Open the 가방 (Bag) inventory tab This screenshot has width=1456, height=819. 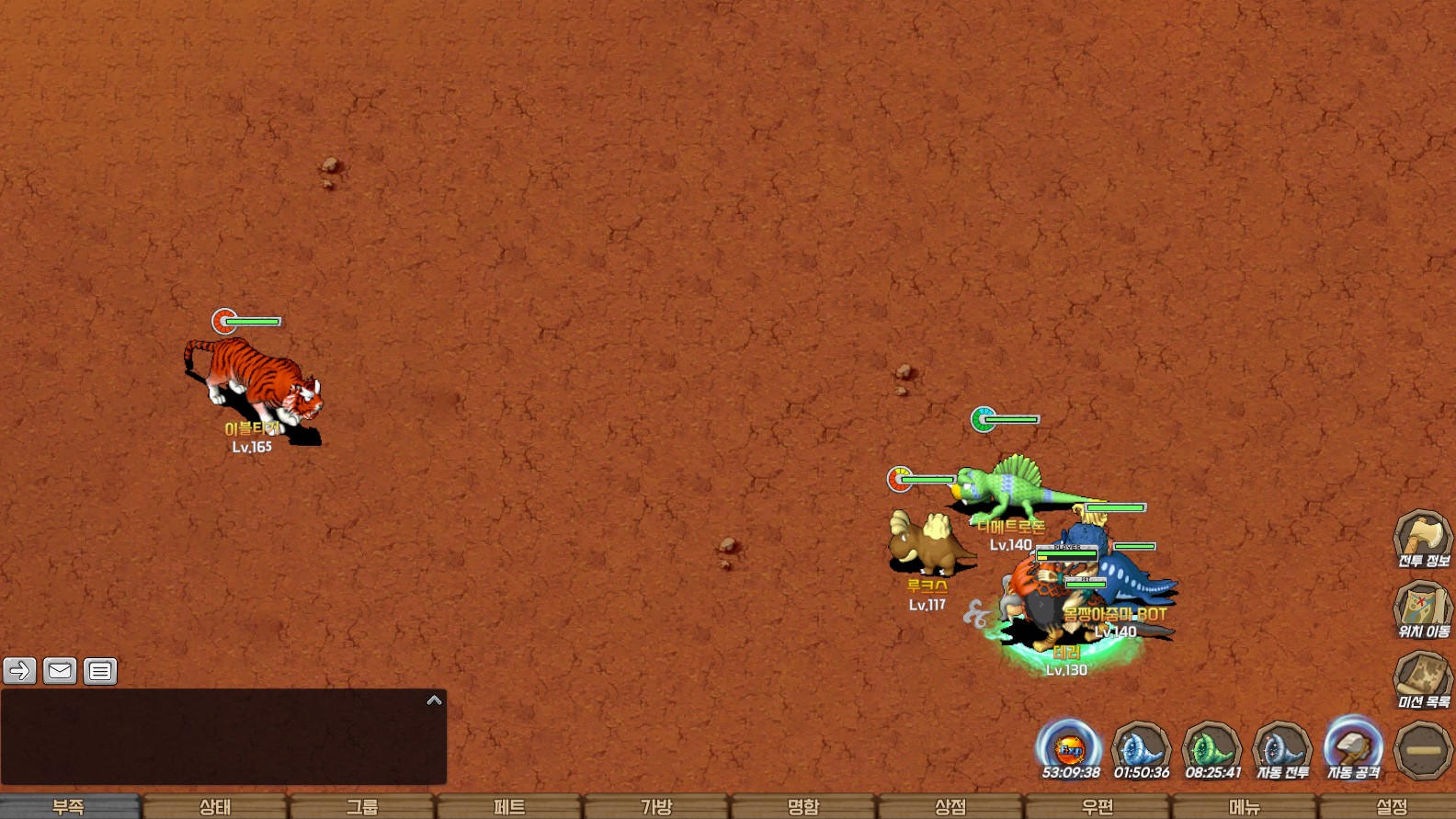pos(656,806)
